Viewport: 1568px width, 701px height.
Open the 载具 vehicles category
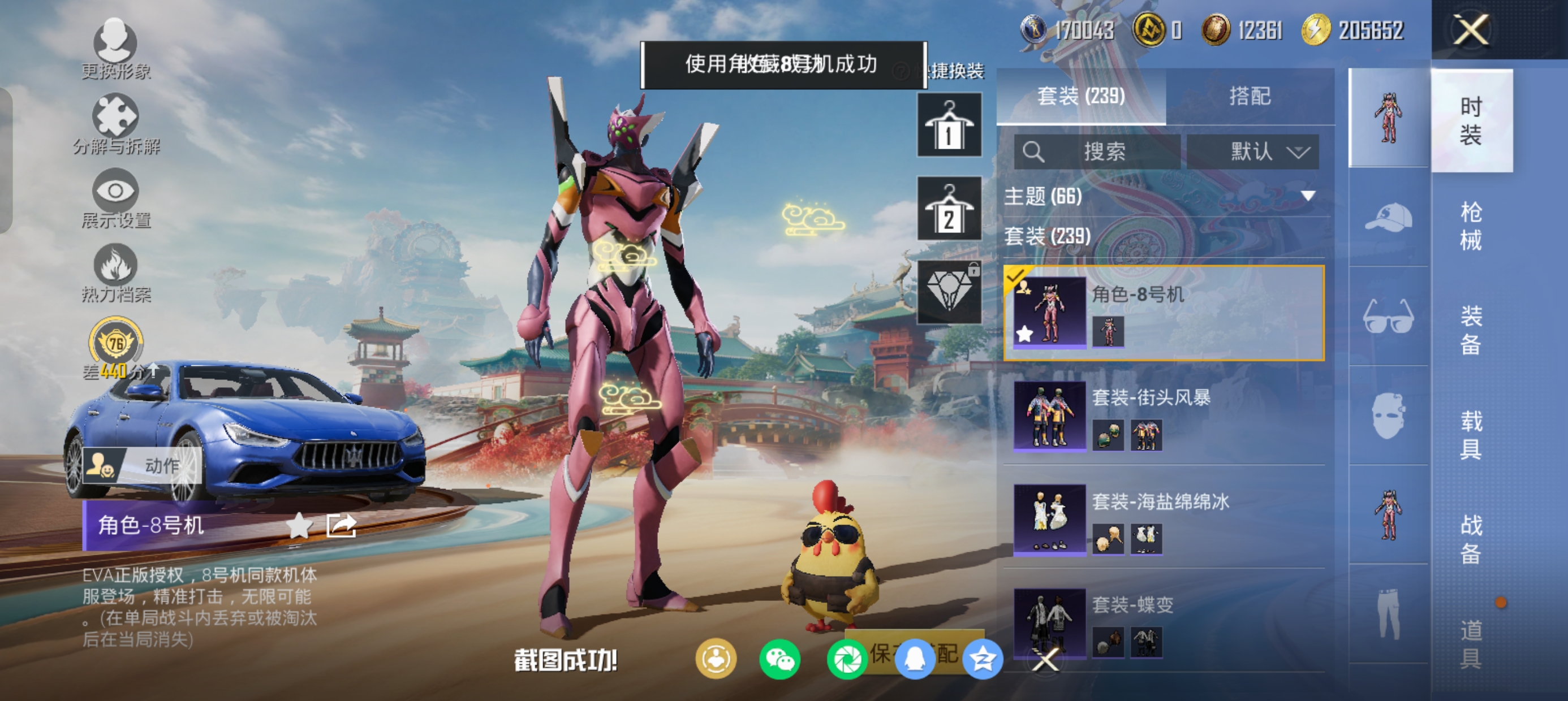click(x=1471, y=435)
